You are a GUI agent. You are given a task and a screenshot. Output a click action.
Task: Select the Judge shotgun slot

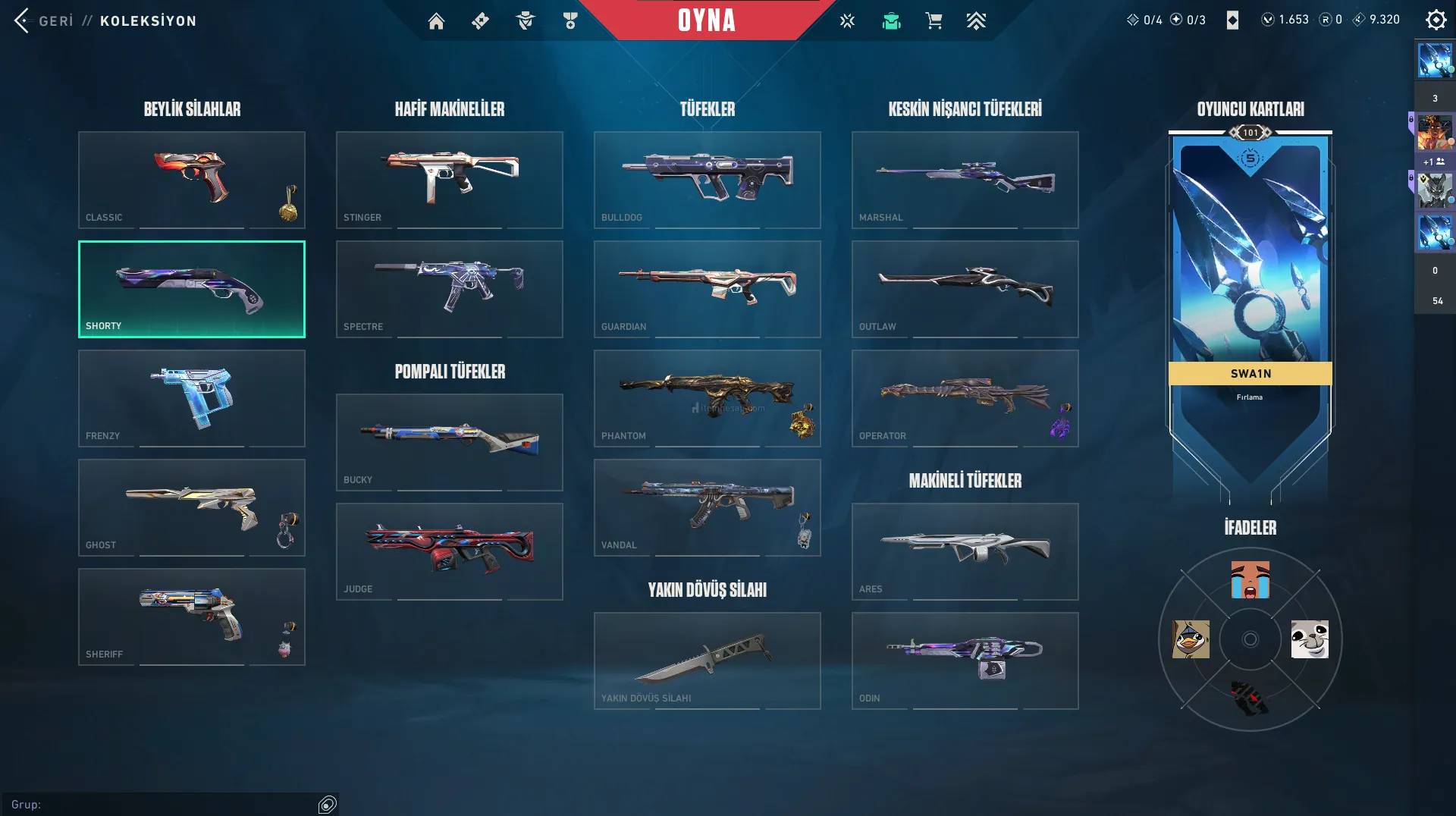tap(449, 551)
